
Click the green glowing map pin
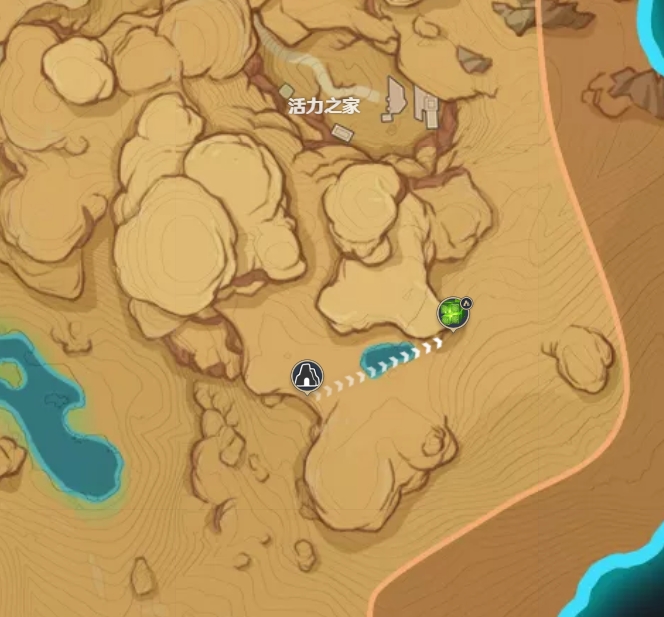452,314
